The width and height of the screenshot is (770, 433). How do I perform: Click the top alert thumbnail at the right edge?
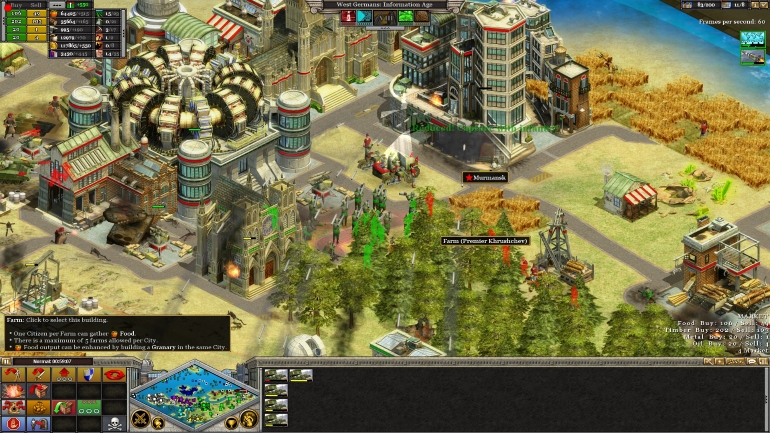[x=752, y=39]
